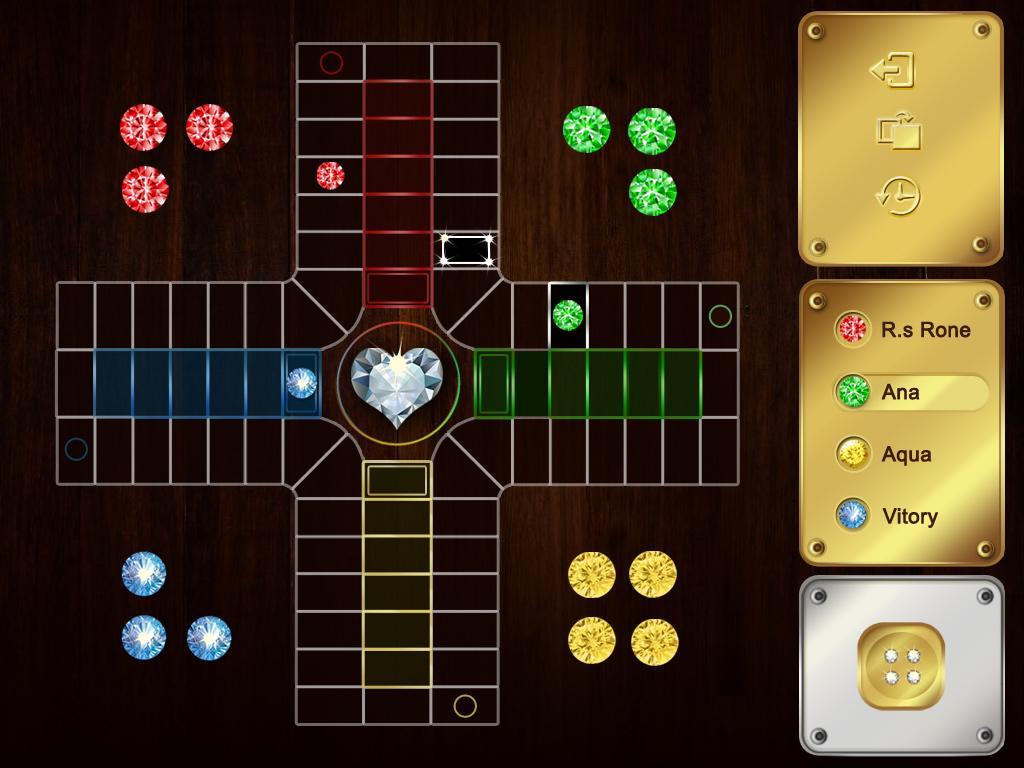1024x768 pixels.
Task: Roll the golden dice button
Action: click(901, 666)
